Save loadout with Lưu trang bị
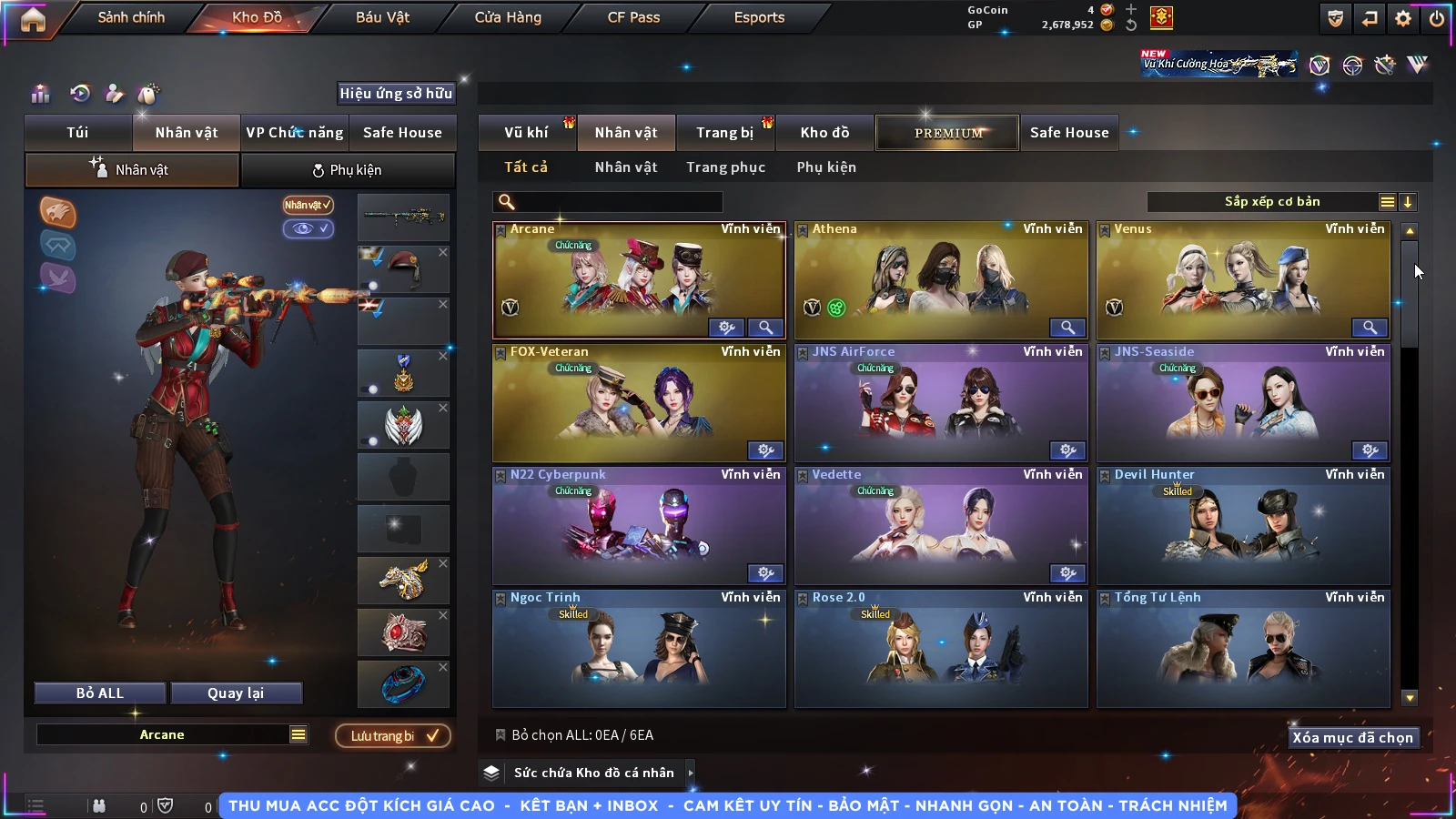The height and width of the screenshot is (819, 1456). coord(393,736)
